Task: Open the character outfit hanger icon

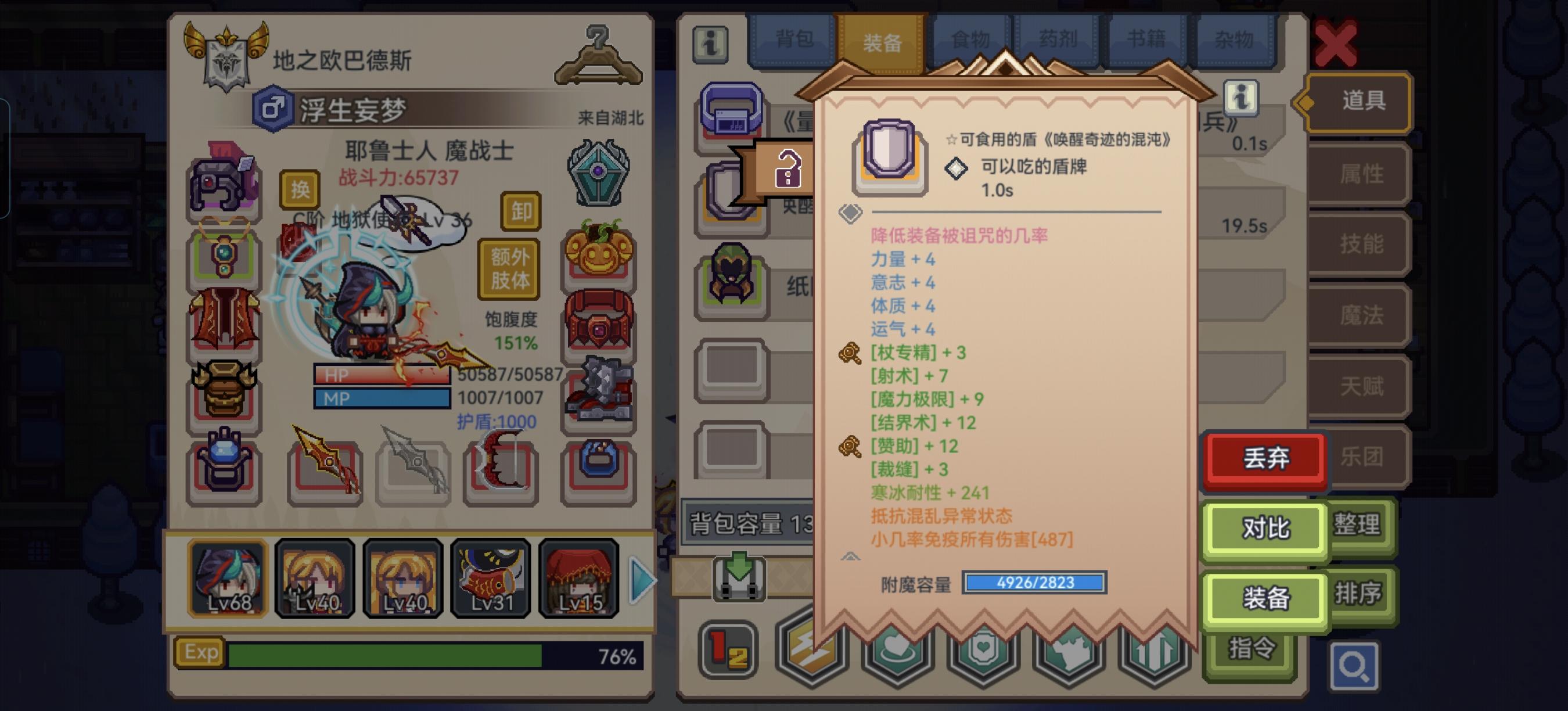Action: tap(599, 53)
